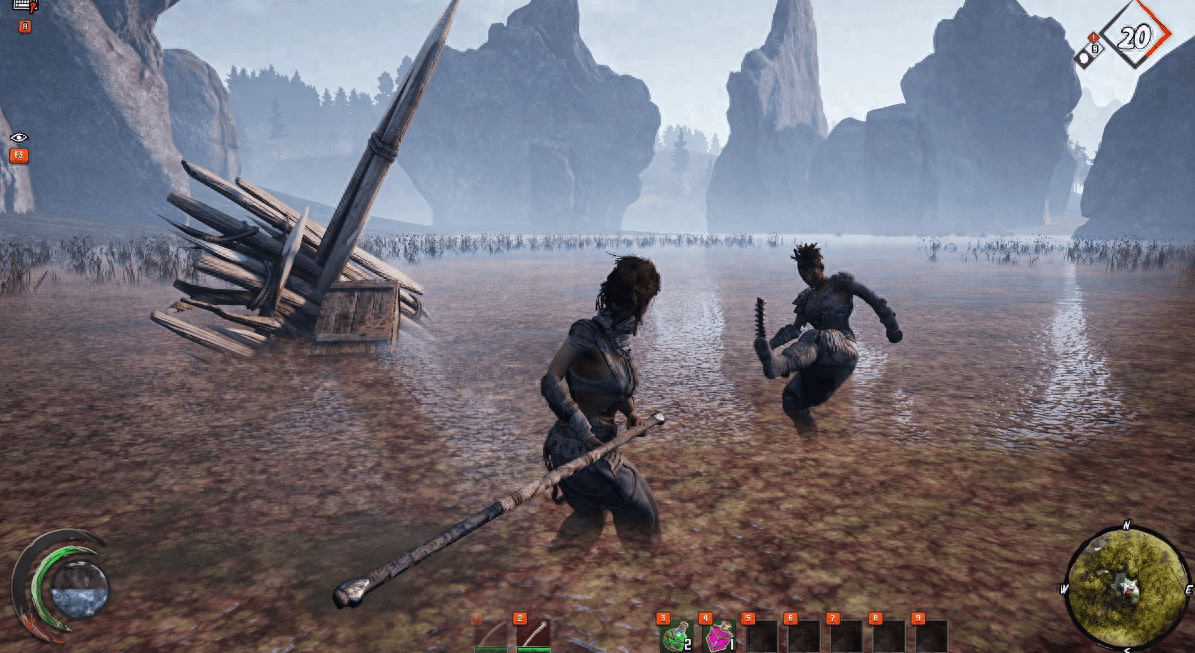Click the level 20 diamond badge
Screen dimensions: 1195x653
point(1134,37)
